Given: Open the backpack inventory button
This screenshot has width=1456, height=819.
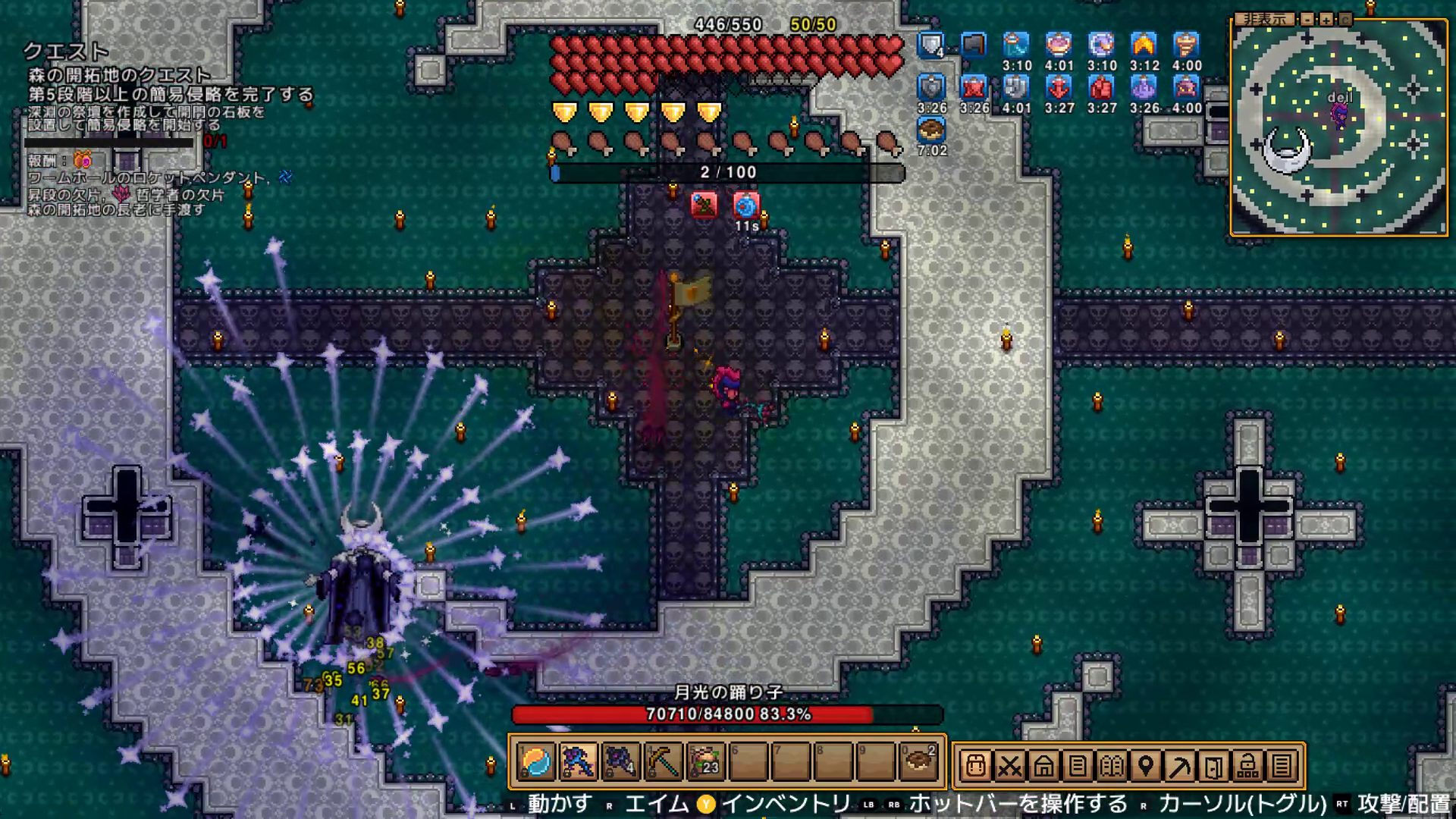Looking at the screenshot, I should coord(975,766).
